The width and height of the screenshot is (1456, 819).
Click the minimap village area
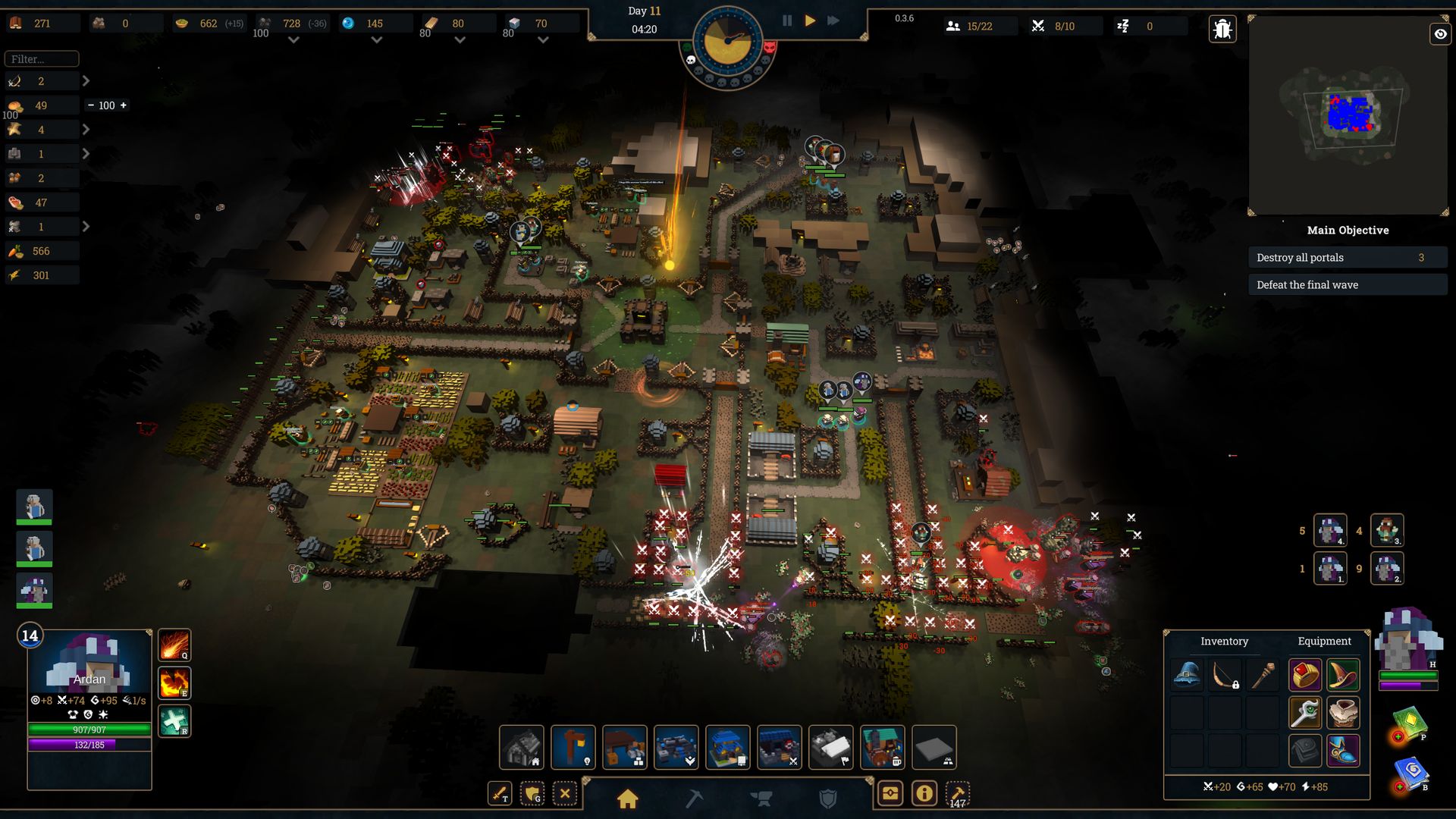[1350, 115]
